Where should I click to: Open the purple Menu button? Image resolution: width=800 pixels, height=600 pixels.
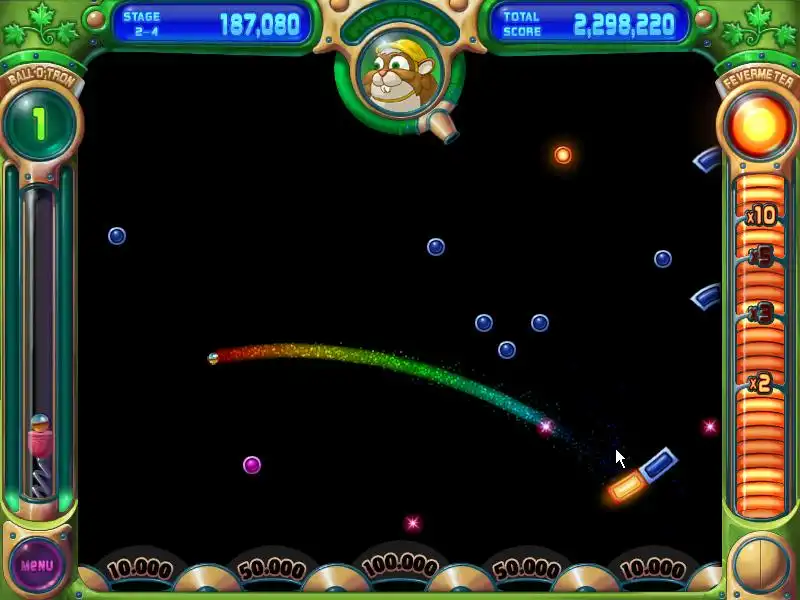pos(37,565)
